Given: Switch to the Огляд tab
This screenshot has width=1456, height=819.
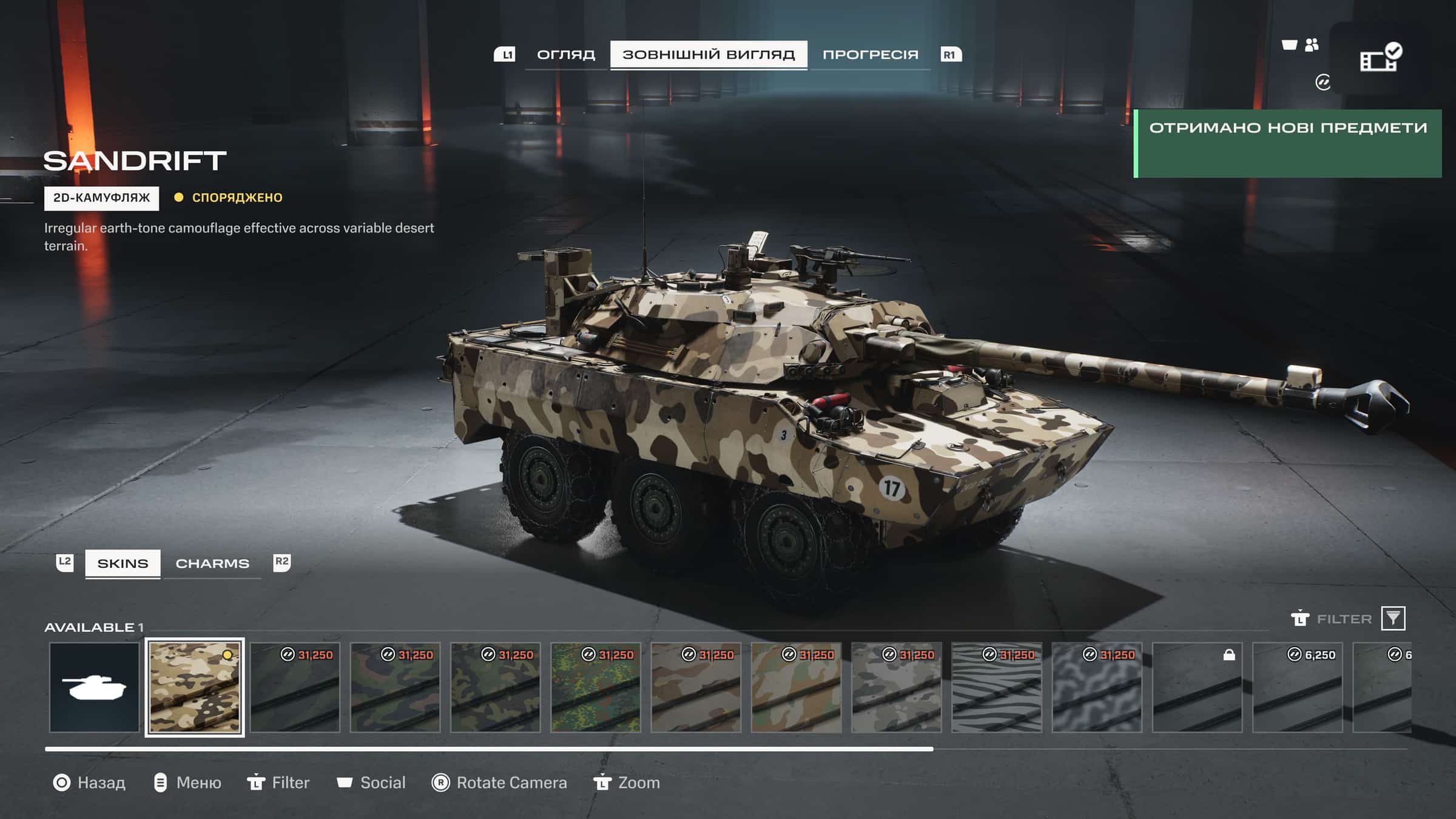Looking at the screenshot, I should pyautogui.click(x=565, y=55).
